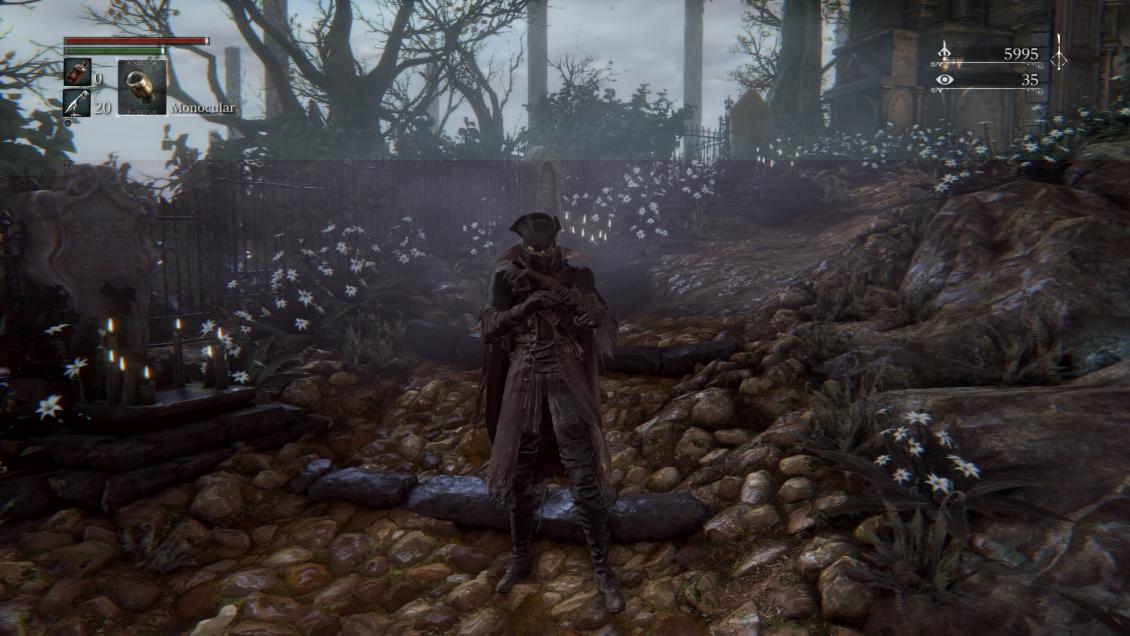Select the quicksilver bullet icon

pyautogui.click(x=76, y=103)
